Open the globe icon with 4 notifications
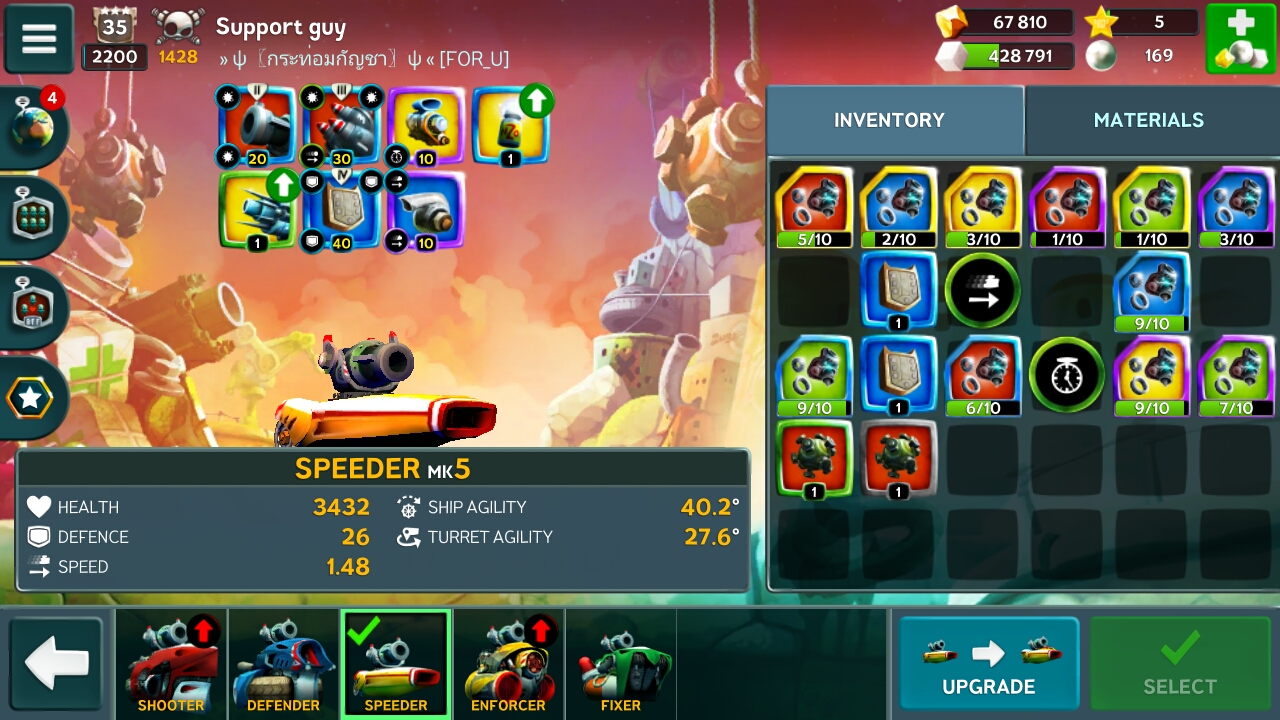The image size is (1280, 720). tap(35, 130)
